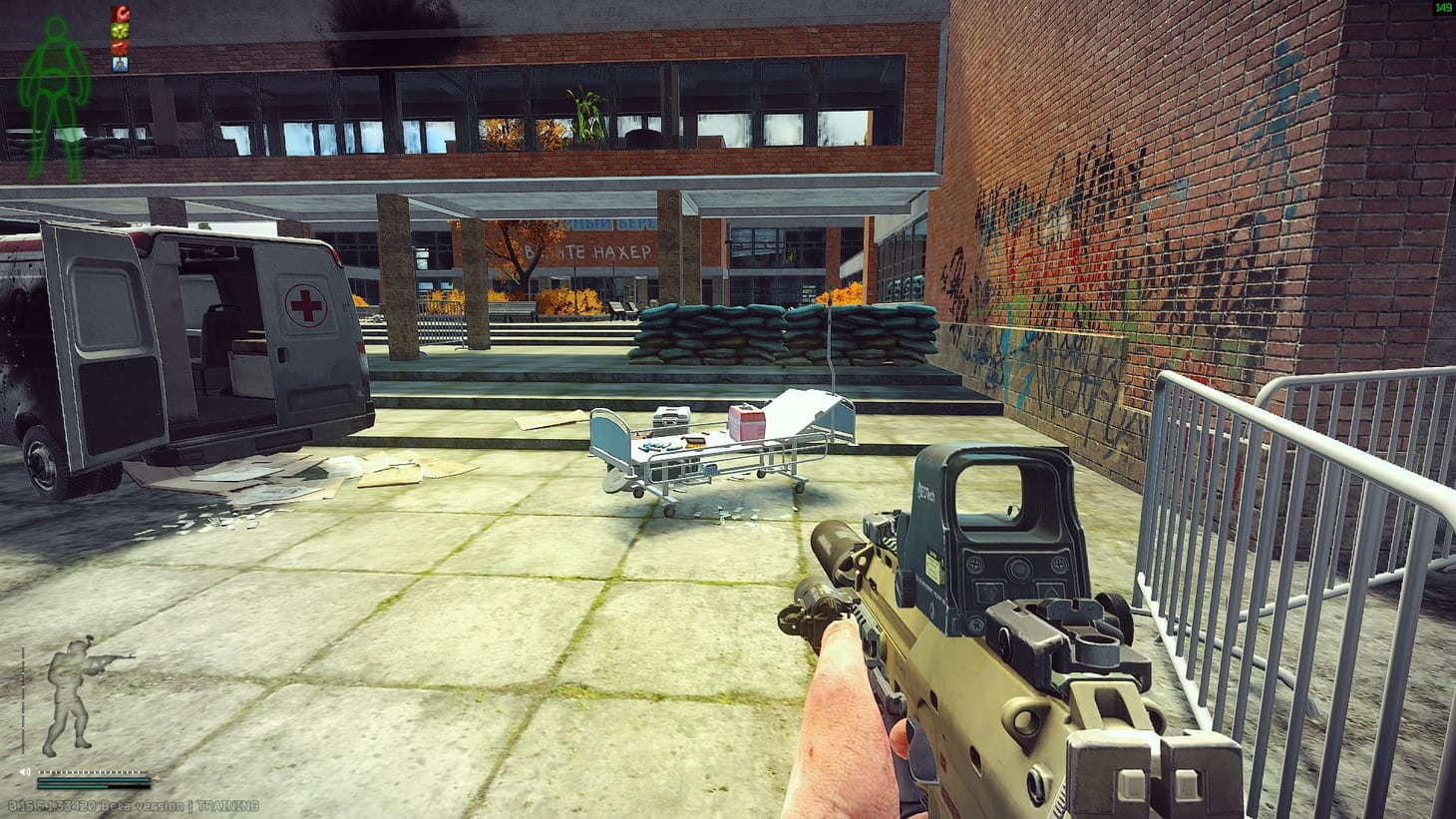Screen dimensions: 1456x819
Task: Click the teal stamina slider bar
Action: [x=73, y=786]
